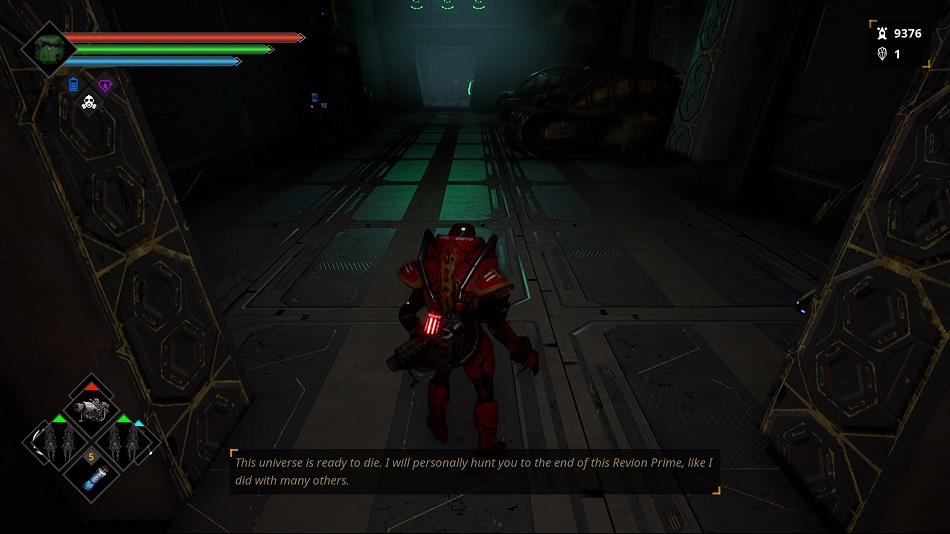Click the green character portrait diamond
The width and height of the screenshot is (950, 534).
coord(49,48)
